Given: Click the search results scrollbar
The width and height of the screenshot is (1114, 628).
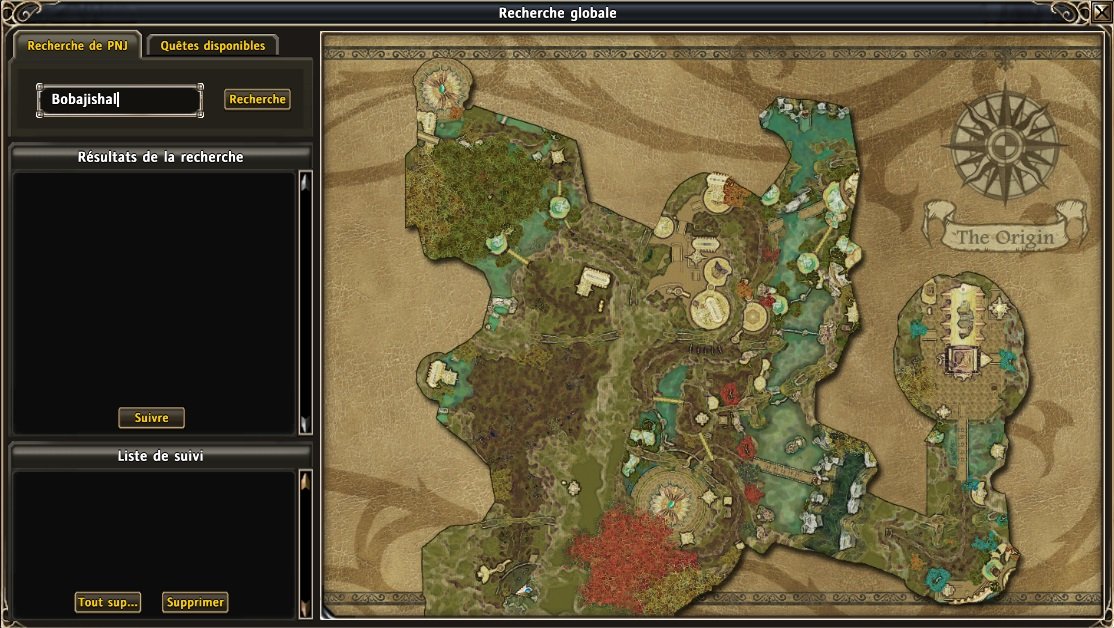Looking at the screenshot, I should (x=306, y=302).
